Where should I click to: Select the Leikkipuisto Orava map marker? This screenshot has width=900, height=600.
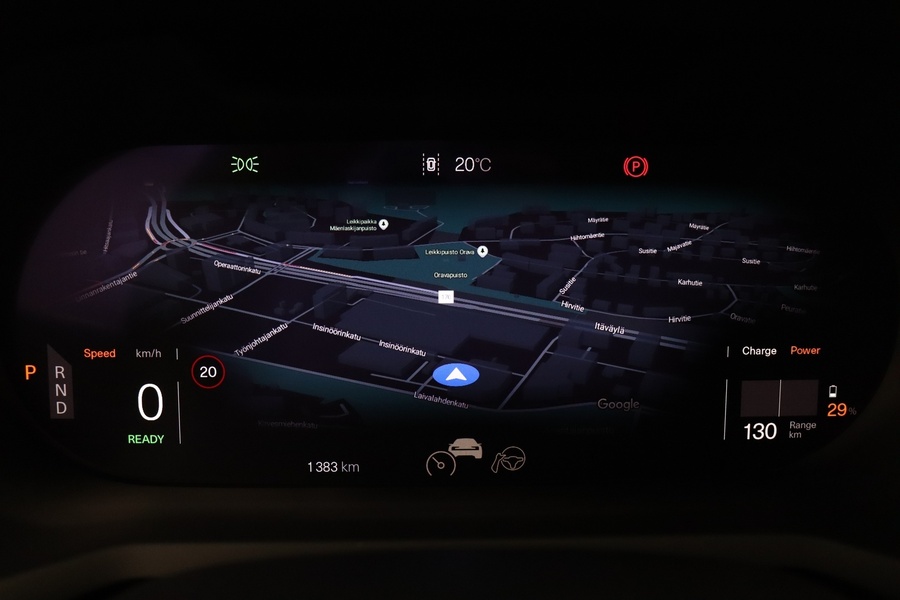click(482, 251)
